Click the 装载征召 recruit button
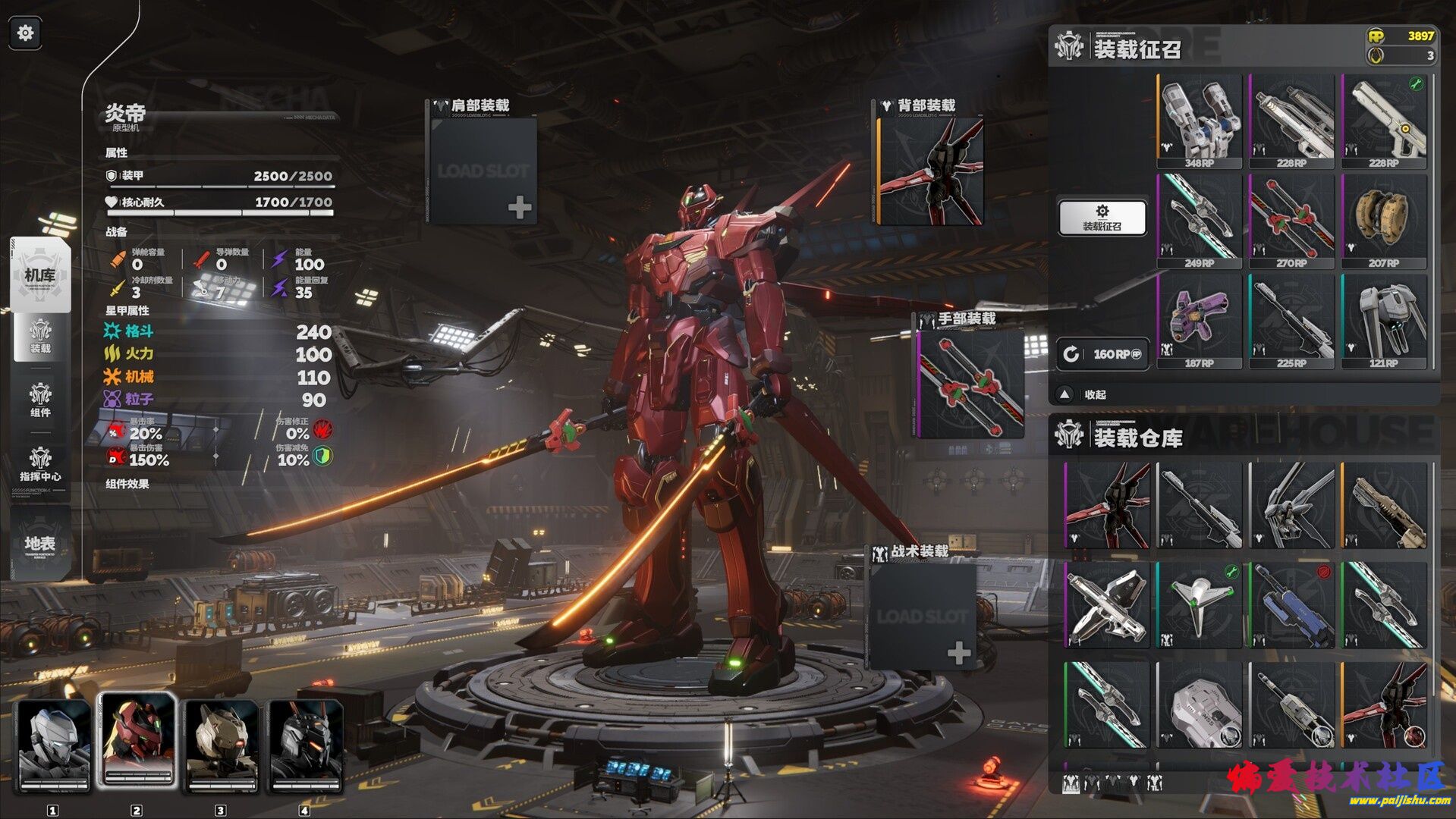Image resolution: width=1456 pixels, height=819 pixels. (x=1102, y=217)
